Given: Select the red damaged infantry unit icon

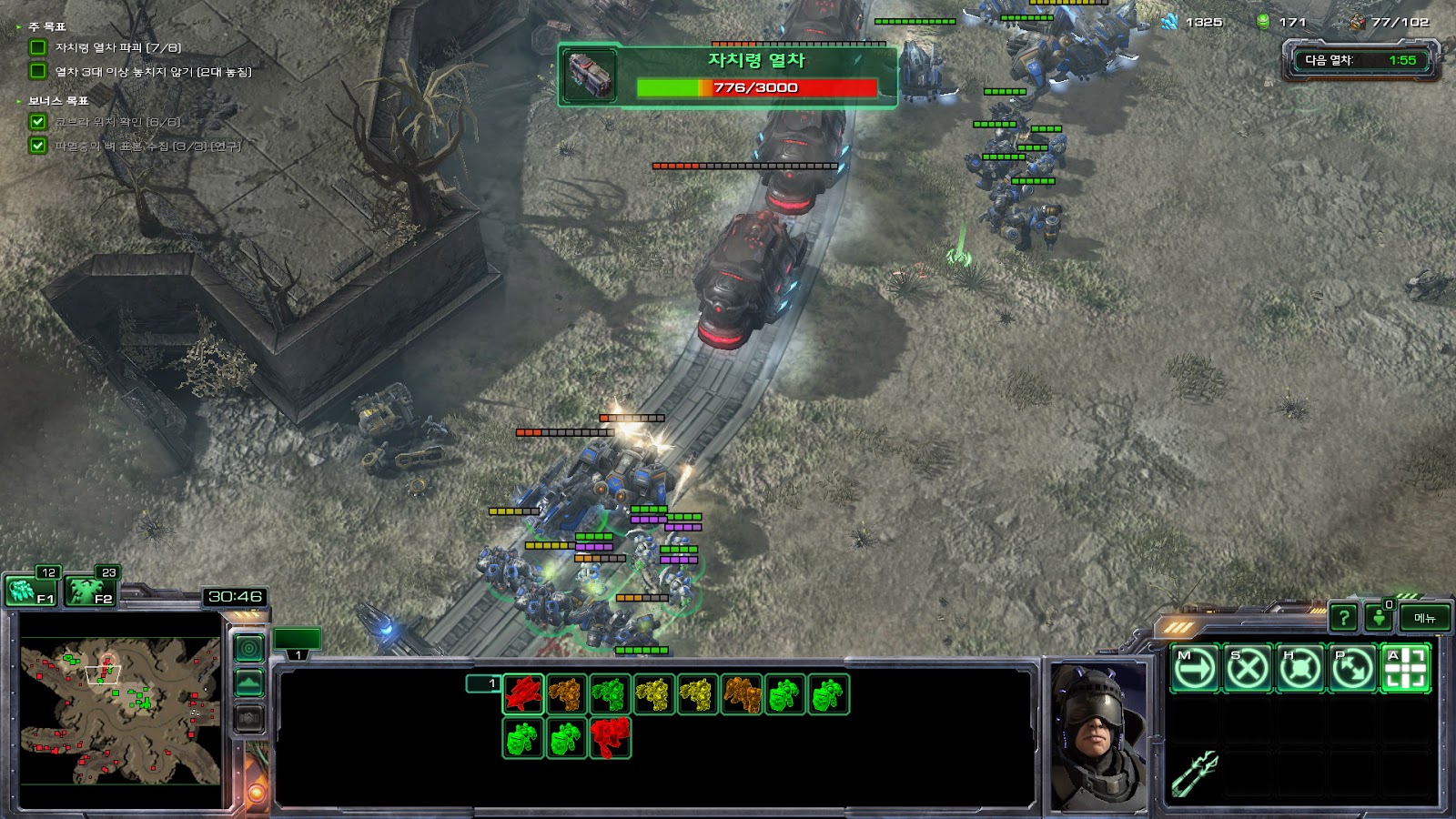Looking at the screenshot, I should click(x=611, y=738).
